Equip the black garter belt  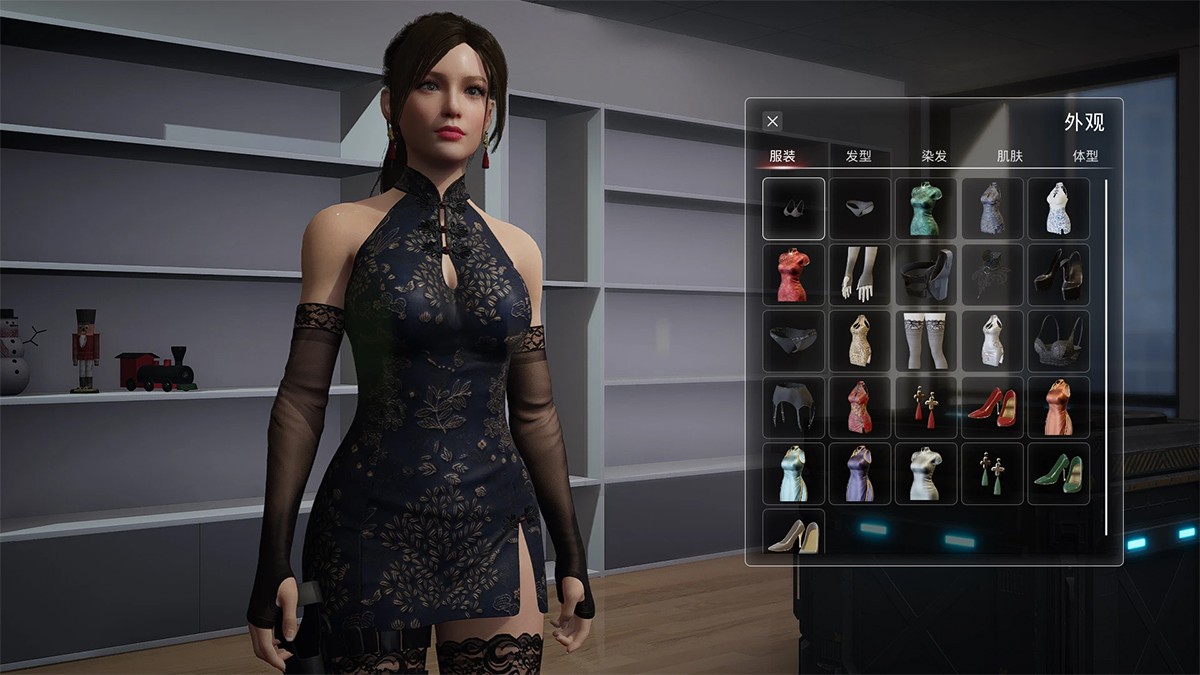tap(794, 407)
